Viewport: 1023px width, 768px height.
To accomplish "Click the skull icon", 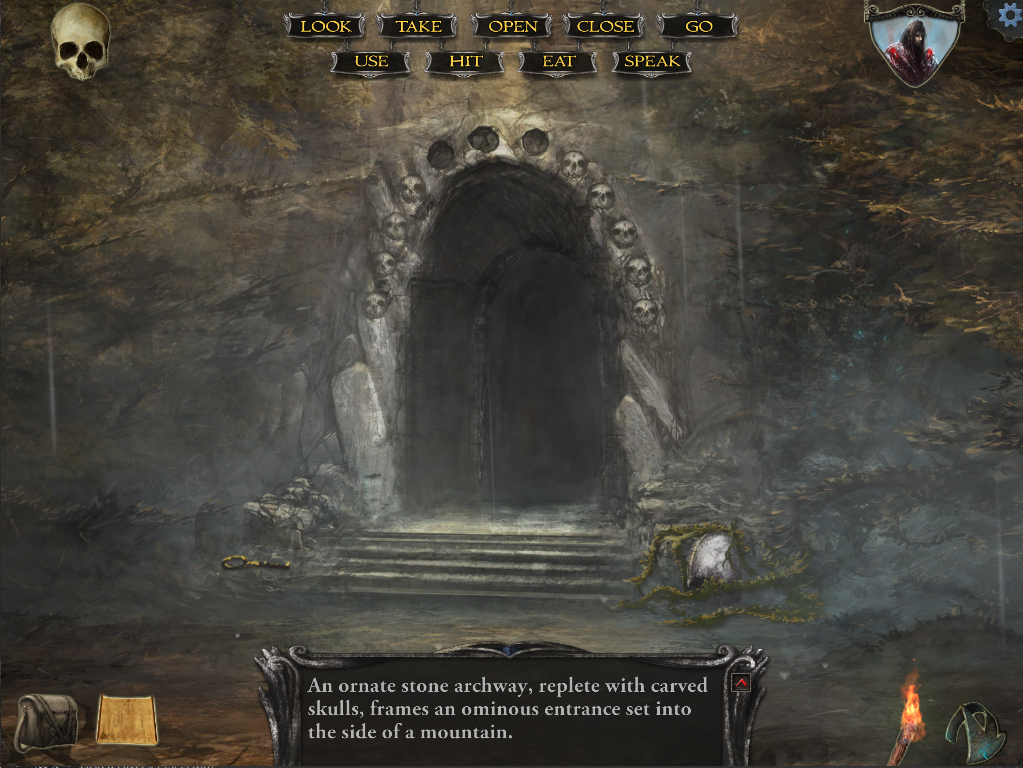I will (81, 41).
